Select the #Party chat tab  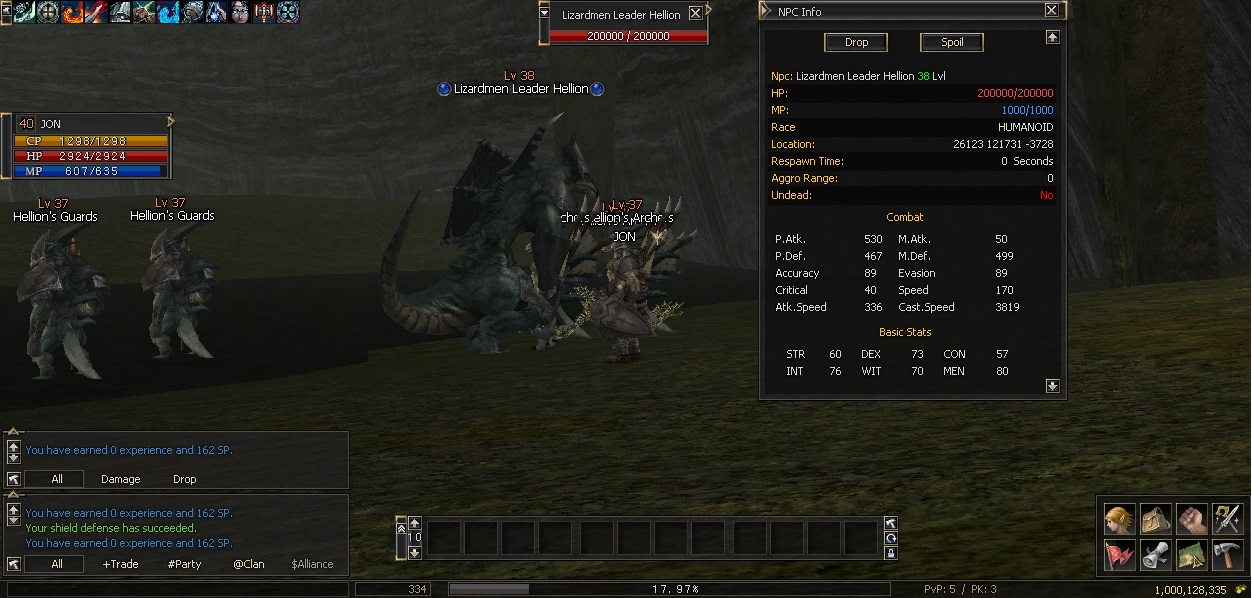pos(184,564)
